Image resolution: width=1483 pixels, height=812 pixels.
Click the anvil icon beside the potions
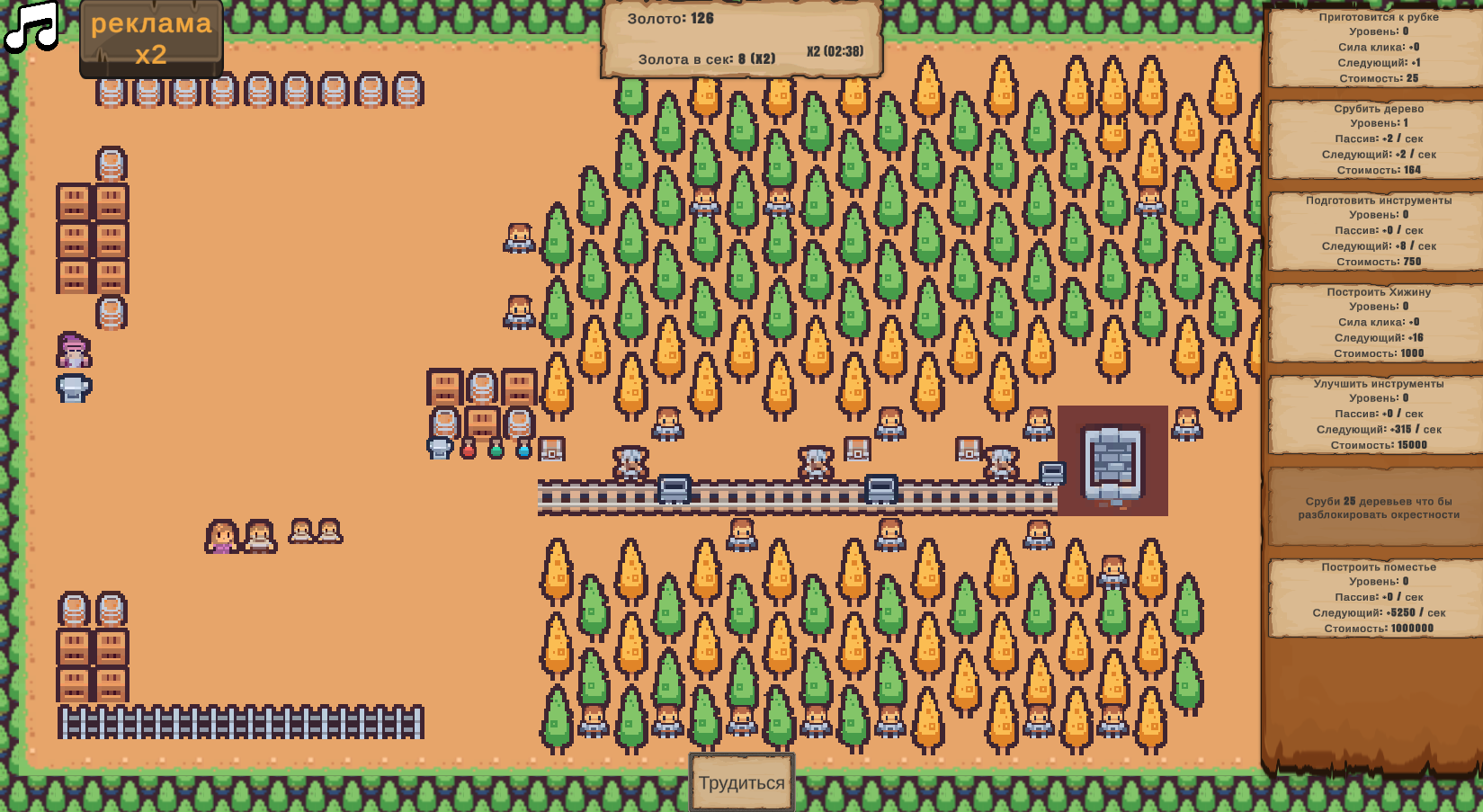pyautogui.click(x=439, y=449)
